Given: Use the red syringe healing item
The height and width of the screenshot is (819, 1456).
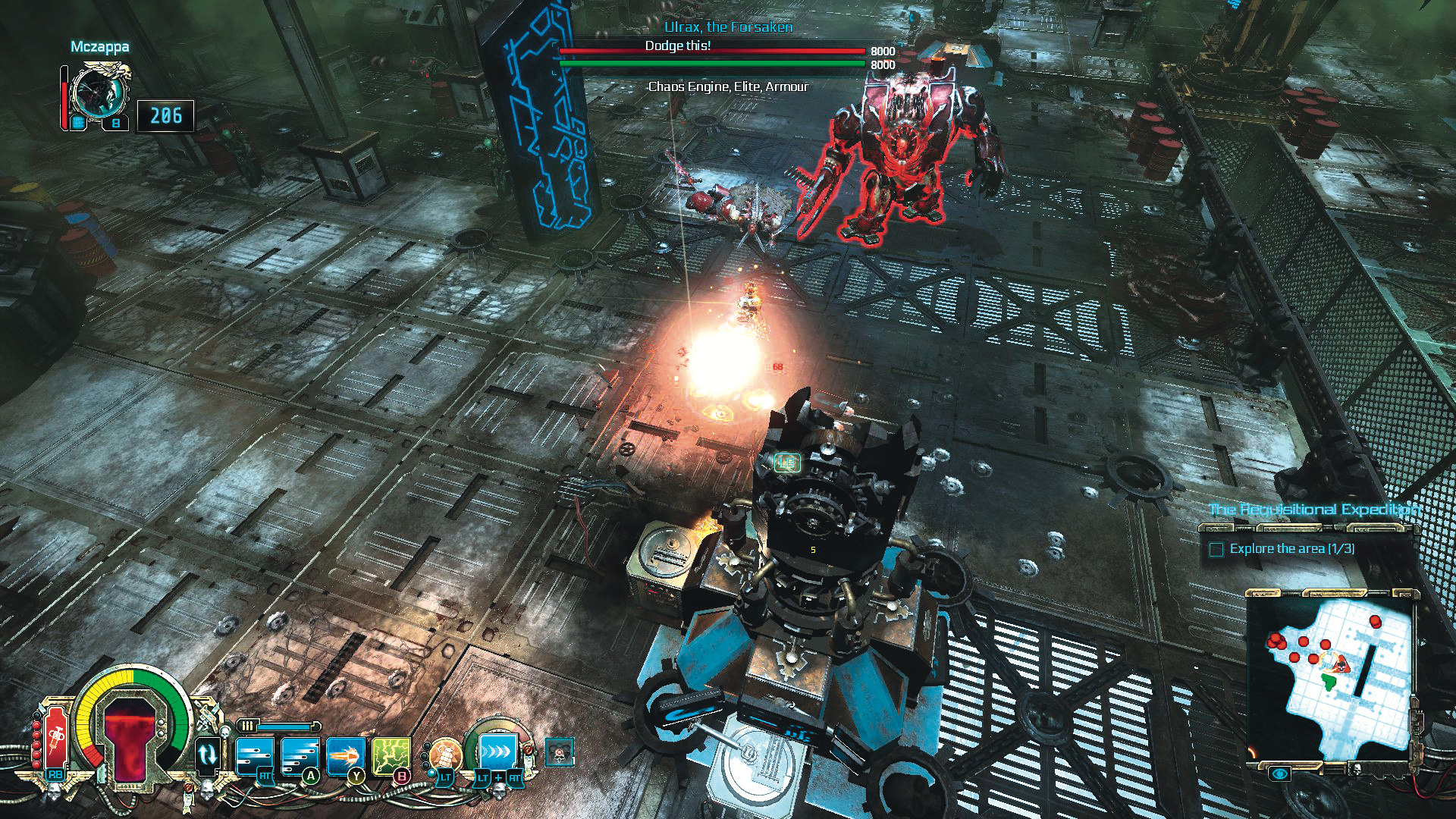Looking at the screenshot, I should (x=55, y=738).
